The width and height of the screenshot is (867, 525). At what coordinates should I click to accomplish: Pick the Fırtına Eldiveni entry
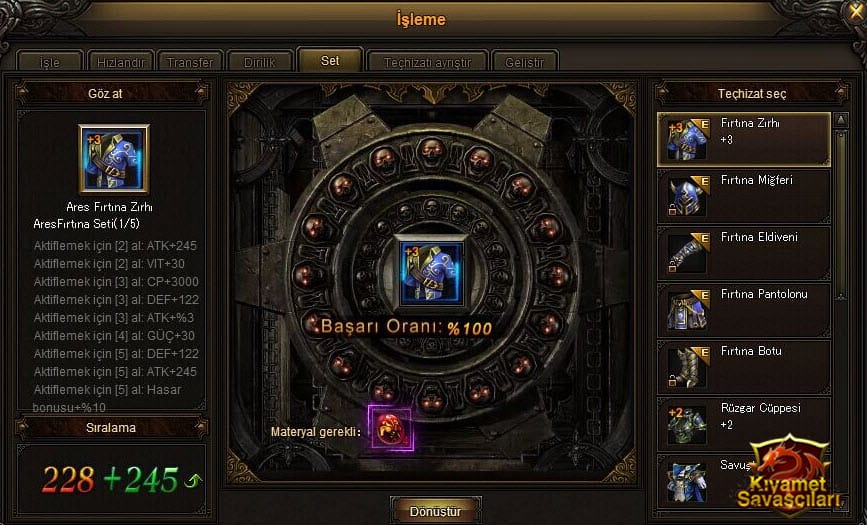tap(744, 252)
